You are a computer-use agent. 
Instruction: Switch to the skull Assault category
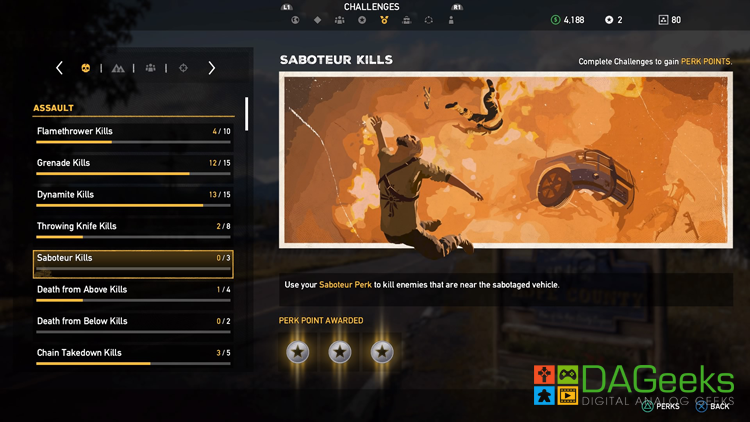[86, 68]
